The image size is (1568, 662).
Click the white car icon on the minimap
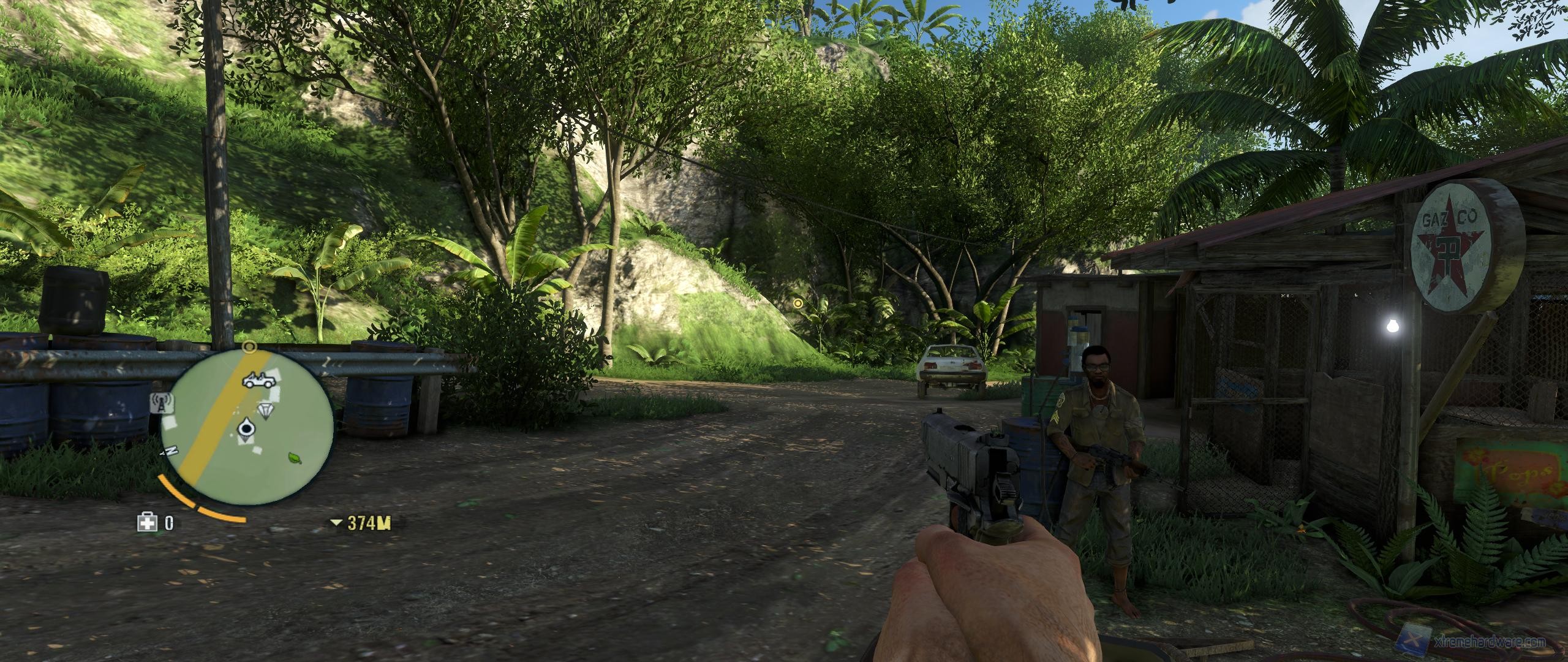click(258, 379)
